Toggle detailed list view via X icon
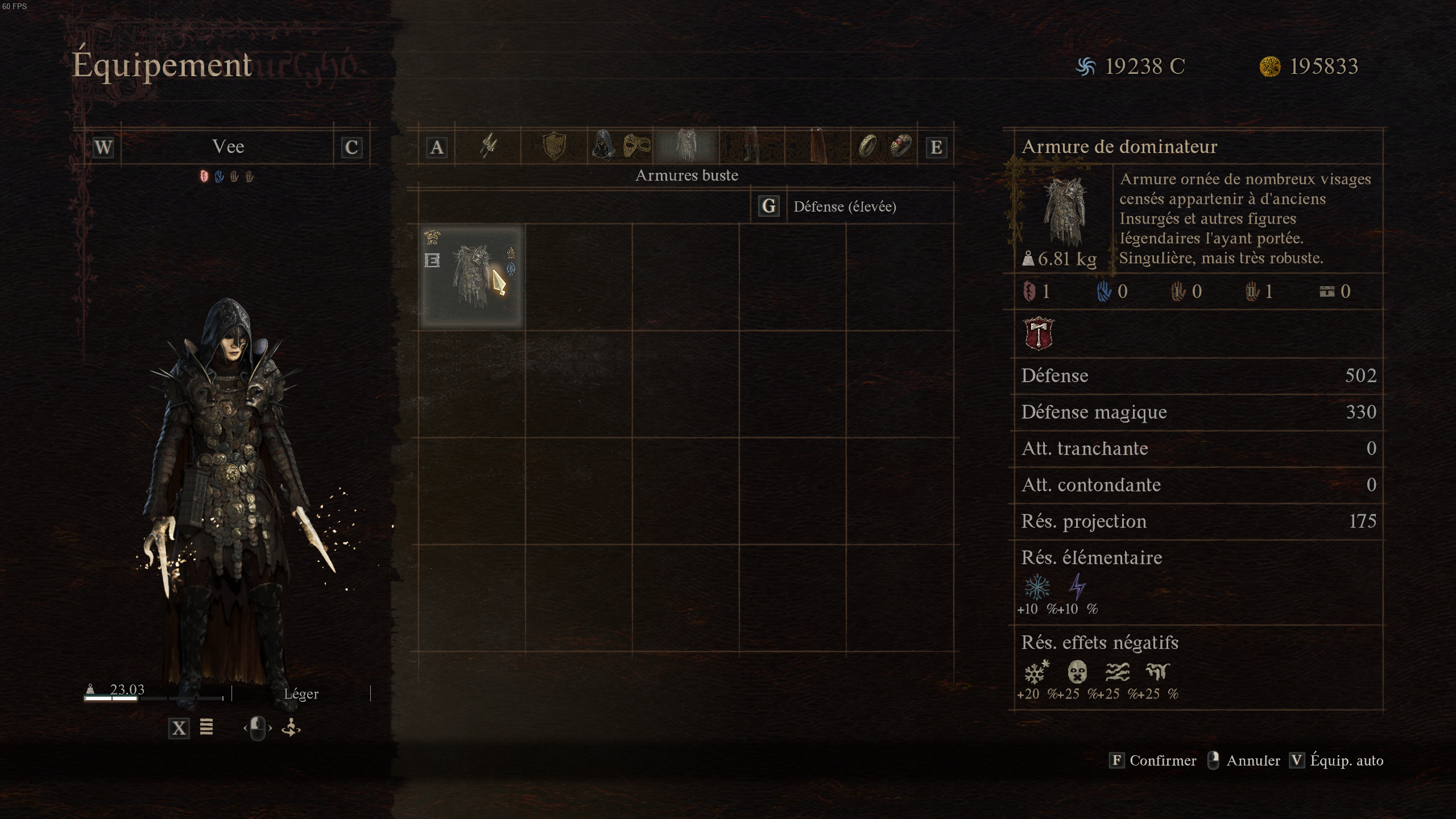The width and height of the screenshot is (1456, 819). 179,729
